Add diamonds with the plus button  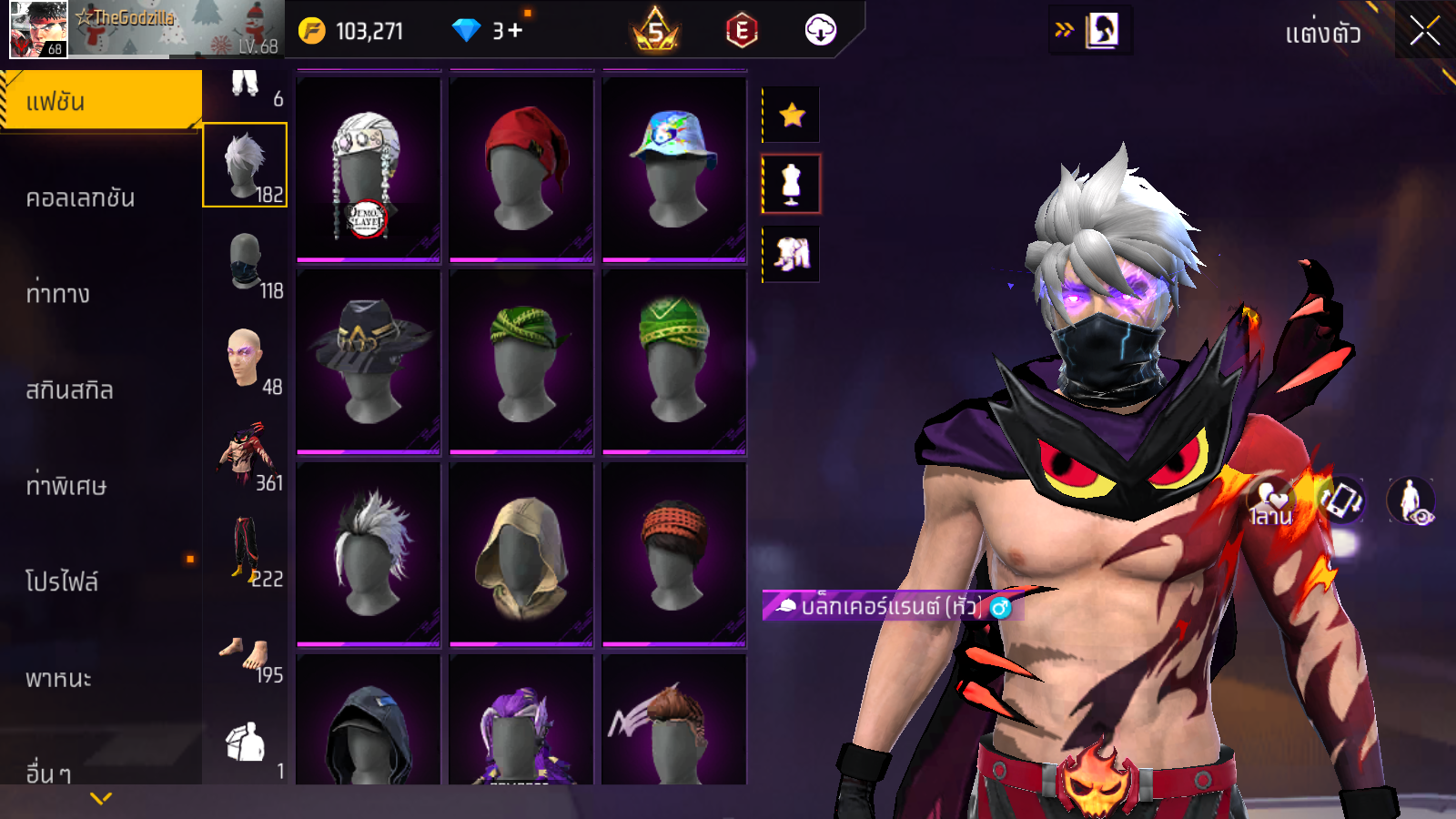[515, 31]
